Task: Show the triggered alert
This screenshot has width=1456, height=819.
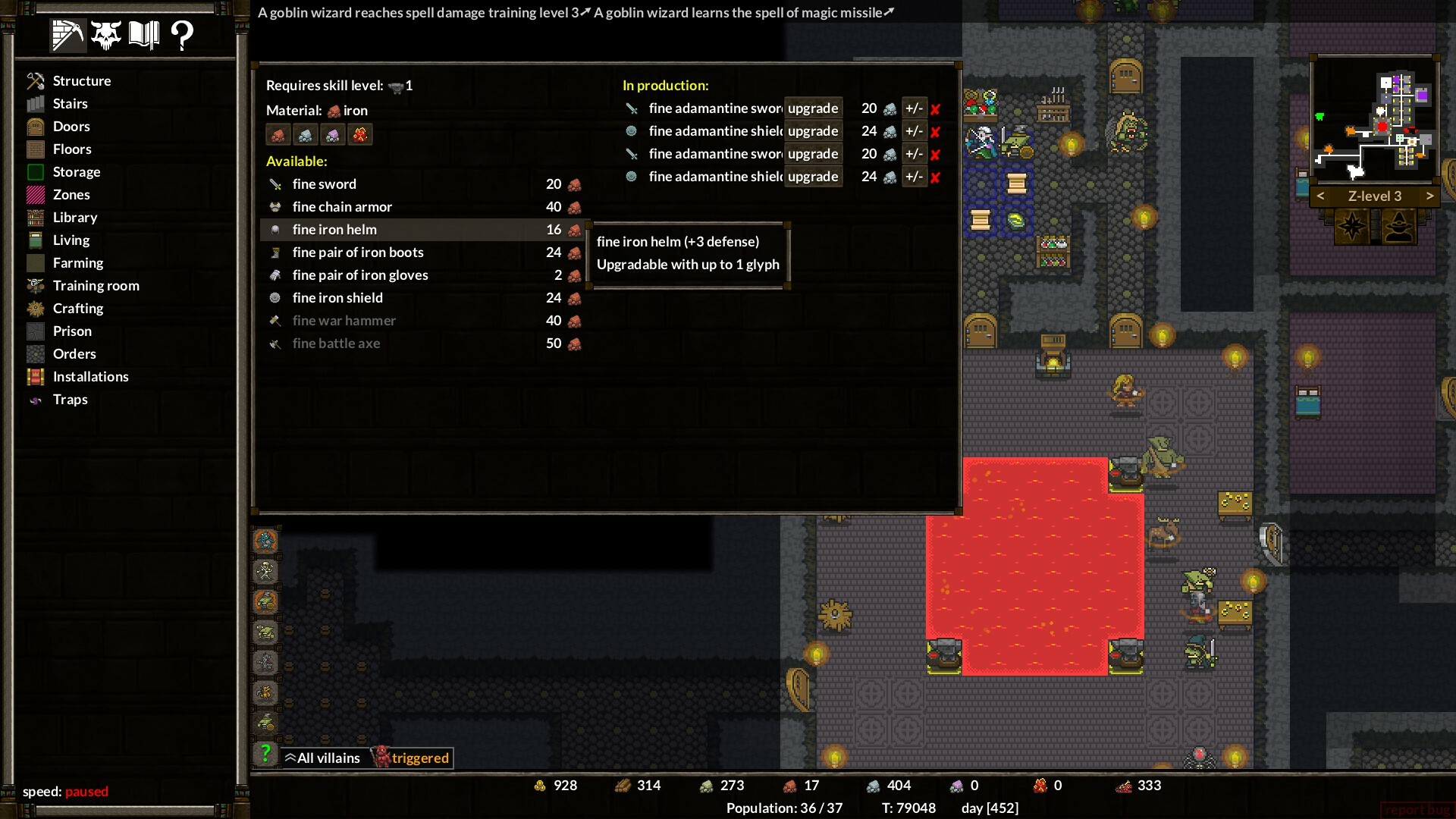Action: pos(412,758)
